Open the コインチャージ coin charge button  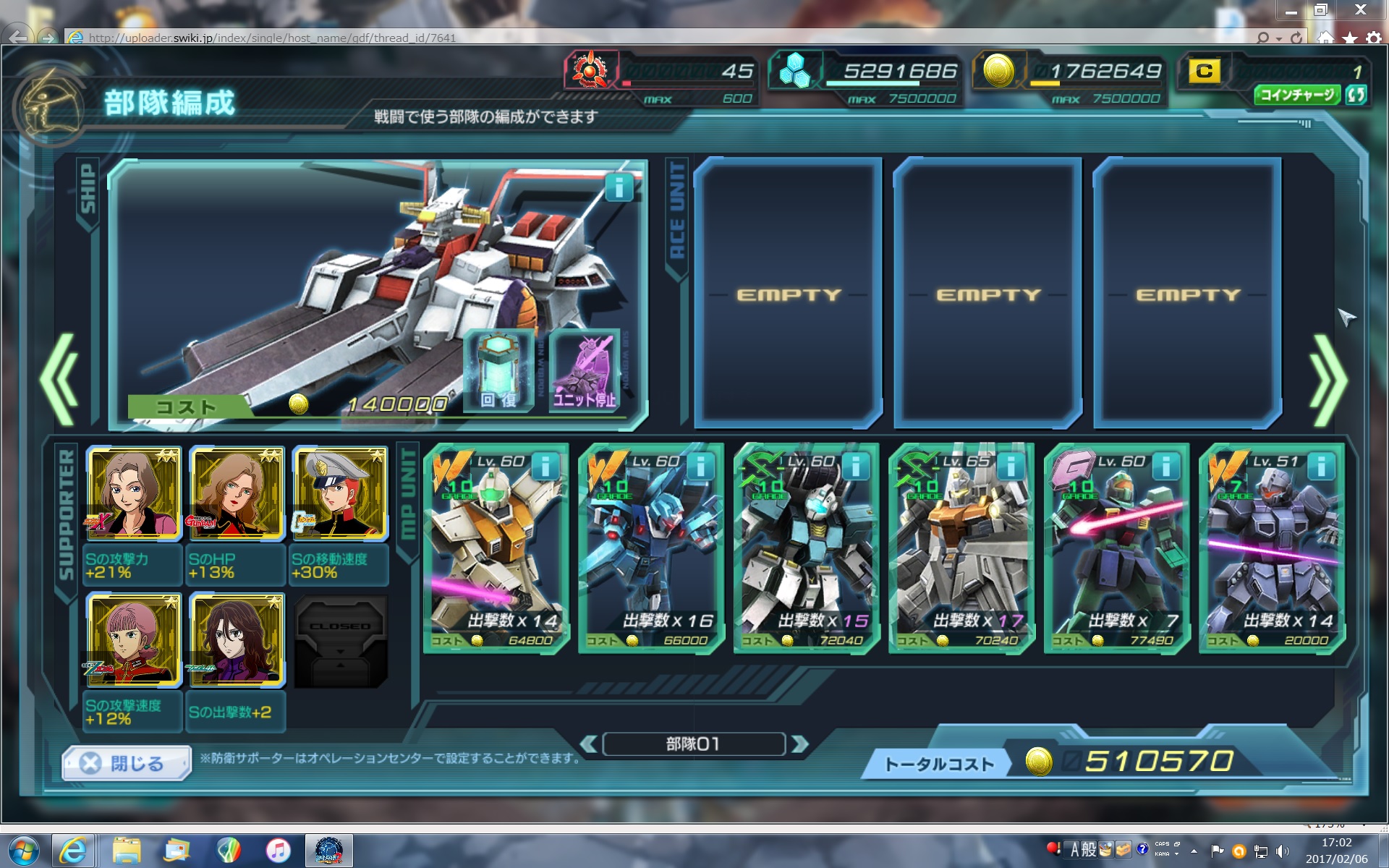coord(1297,95)
